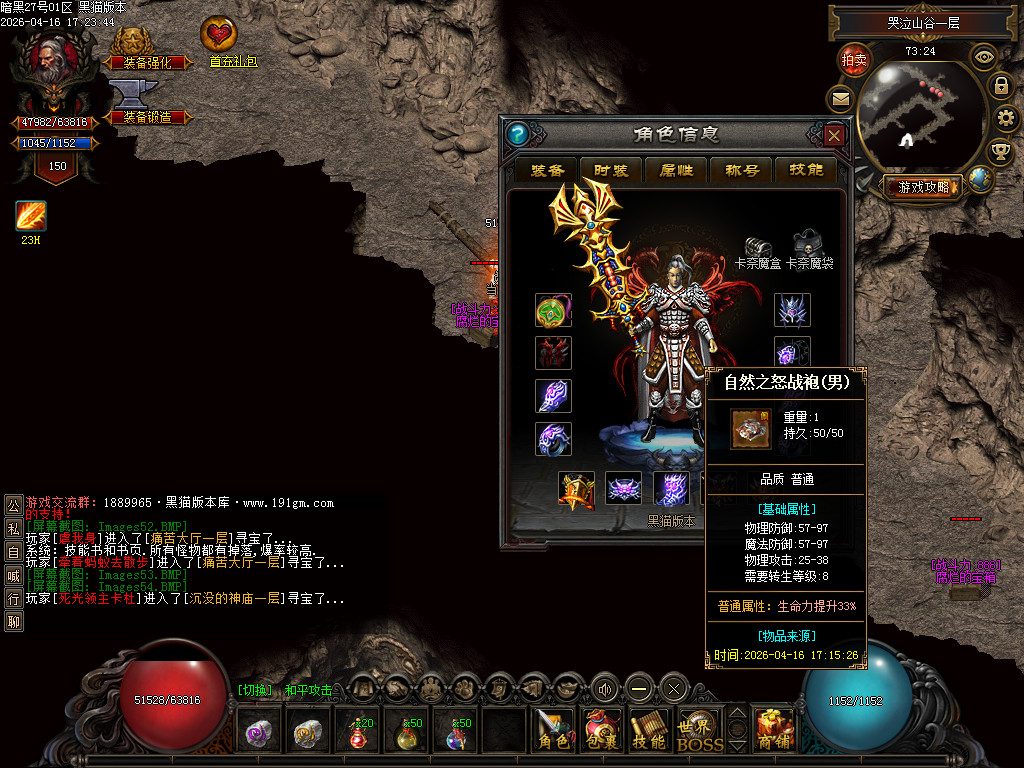Open the 卡奈魔袋 bag

tap(808, 246)
